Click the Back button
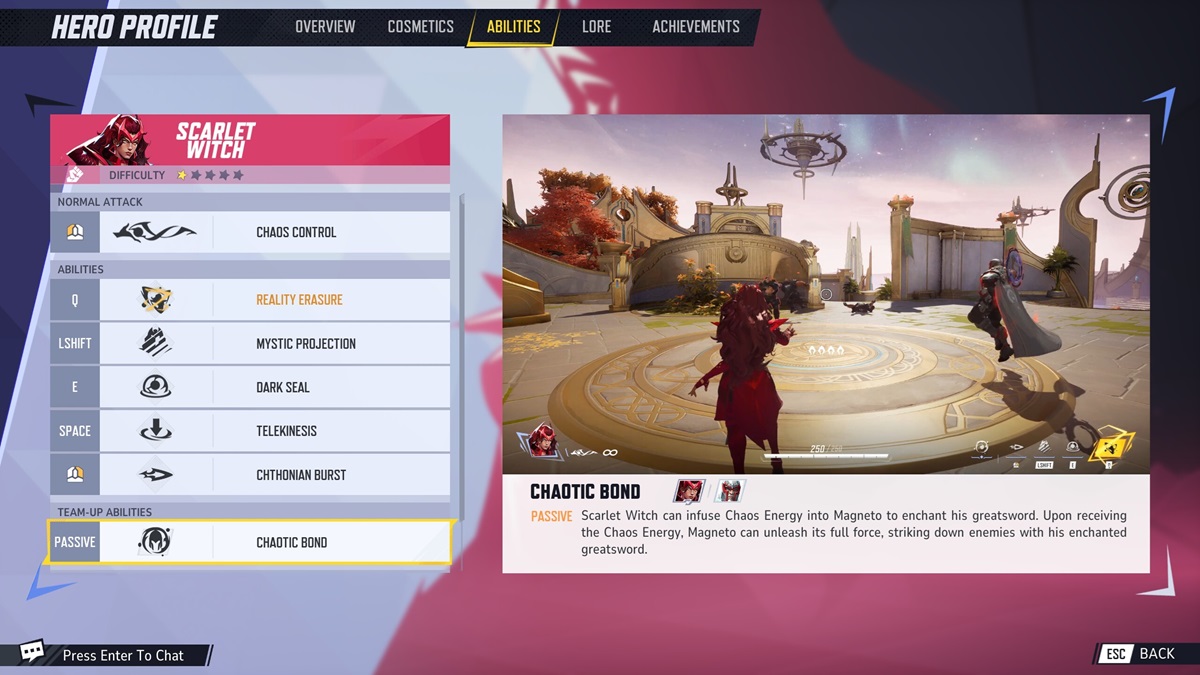The height and width of the screenshot is (675, 1200). 1142,654
